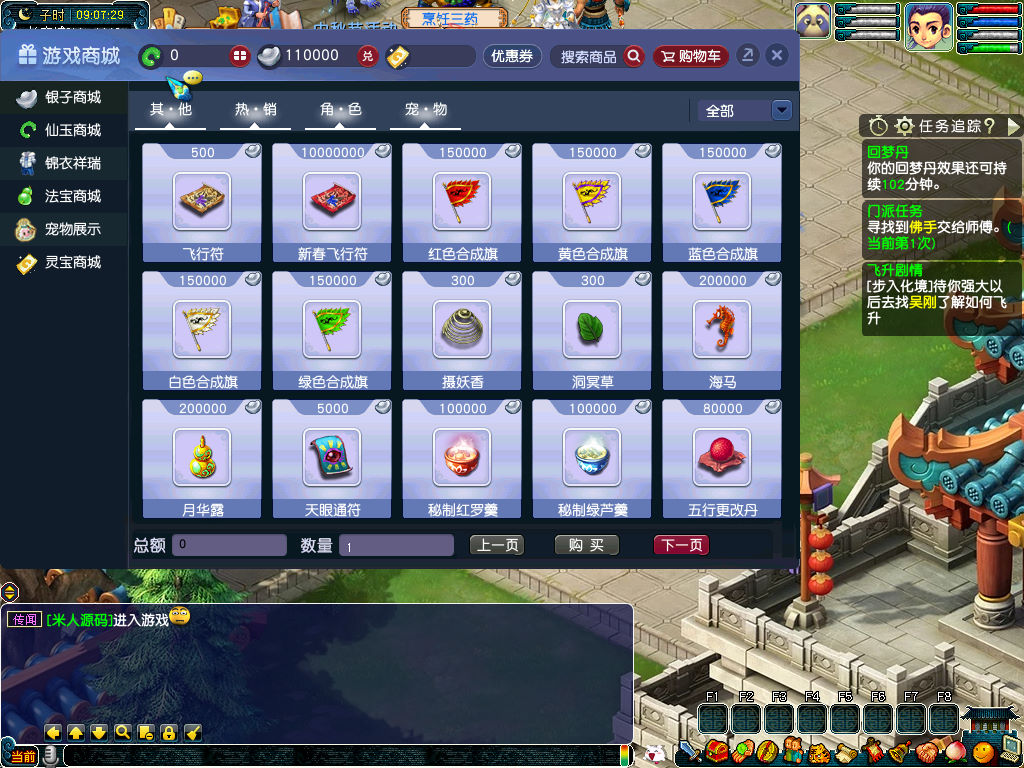
Task: Go to the 法宝商城 category
Action: tap(62, 196)
